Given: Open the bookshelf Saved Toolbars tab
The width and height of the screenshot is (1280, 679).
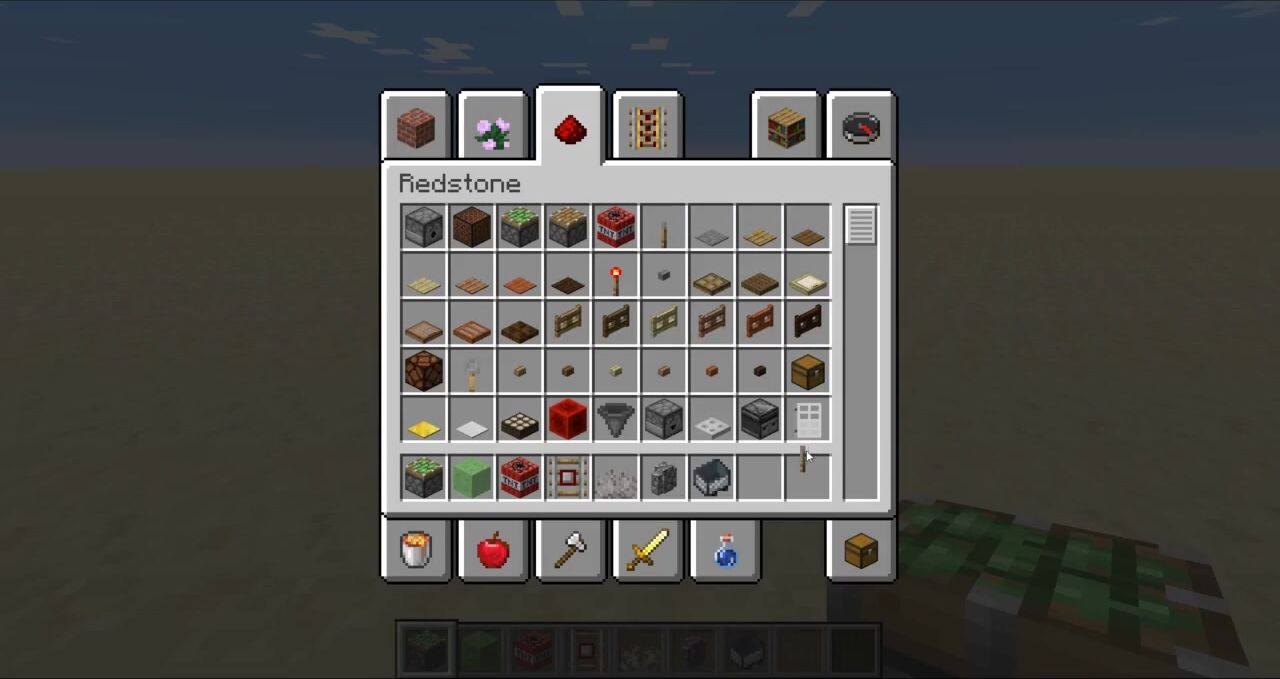Looking at the screenshot, I should coord(786,128).
